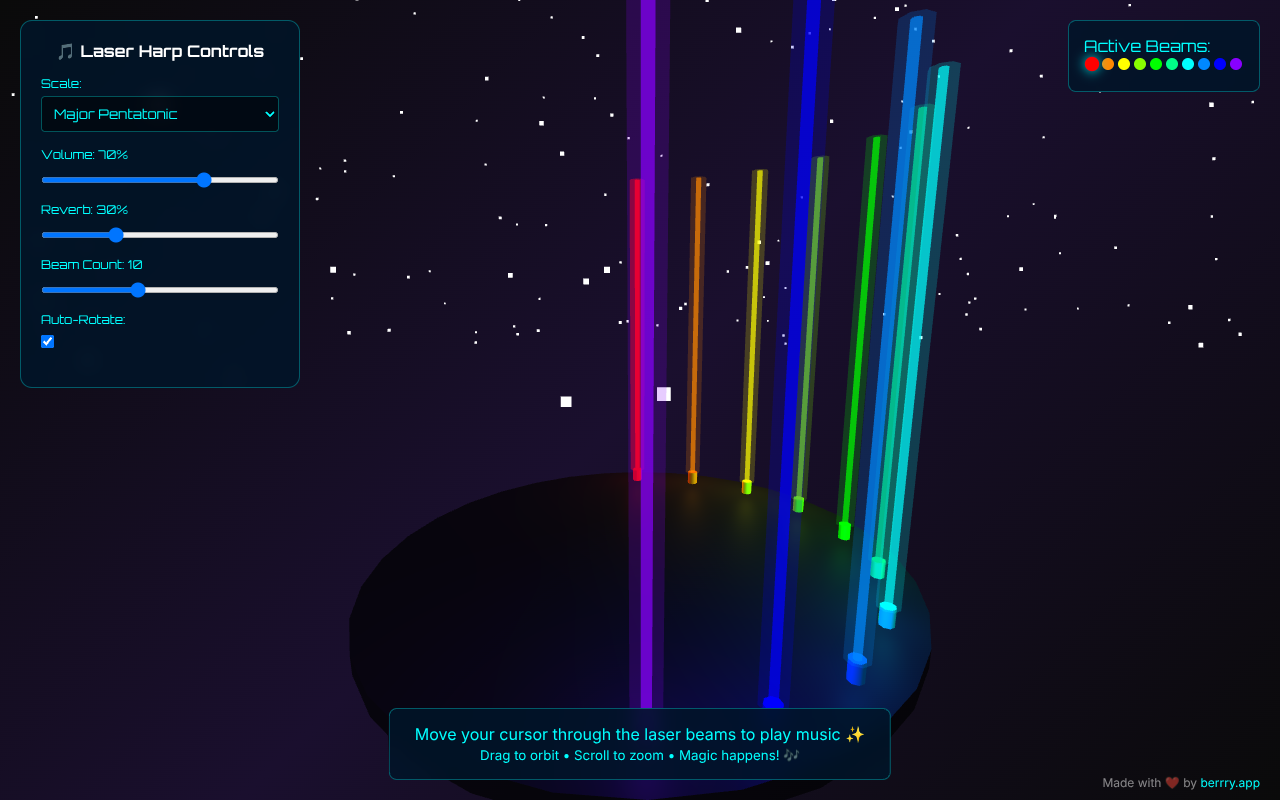
Task: Open the Scale dropdown
Action: point(159,114)
